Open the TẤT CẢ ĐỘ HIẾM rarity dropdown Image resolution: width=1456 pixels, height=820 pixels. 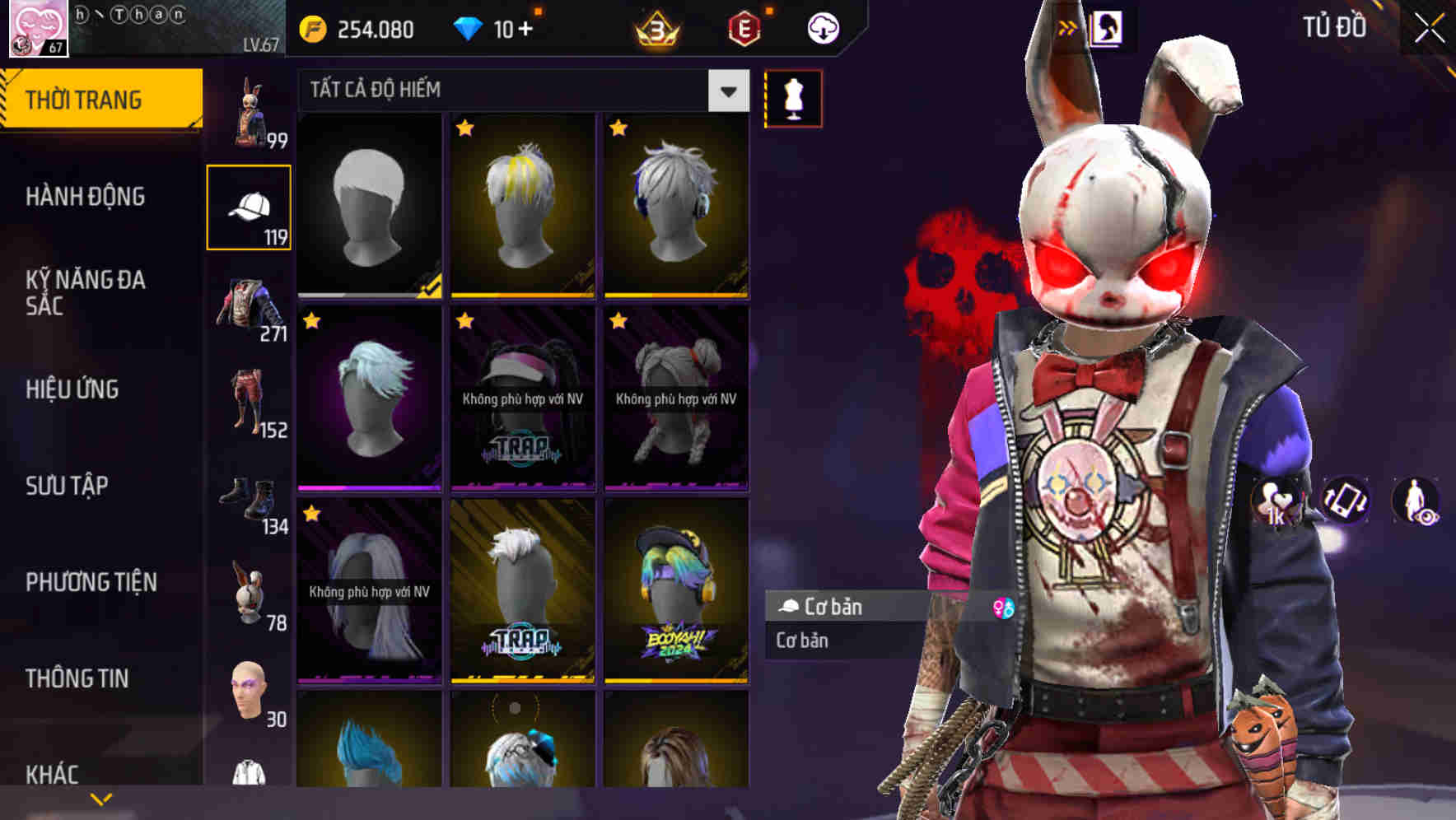519,89
